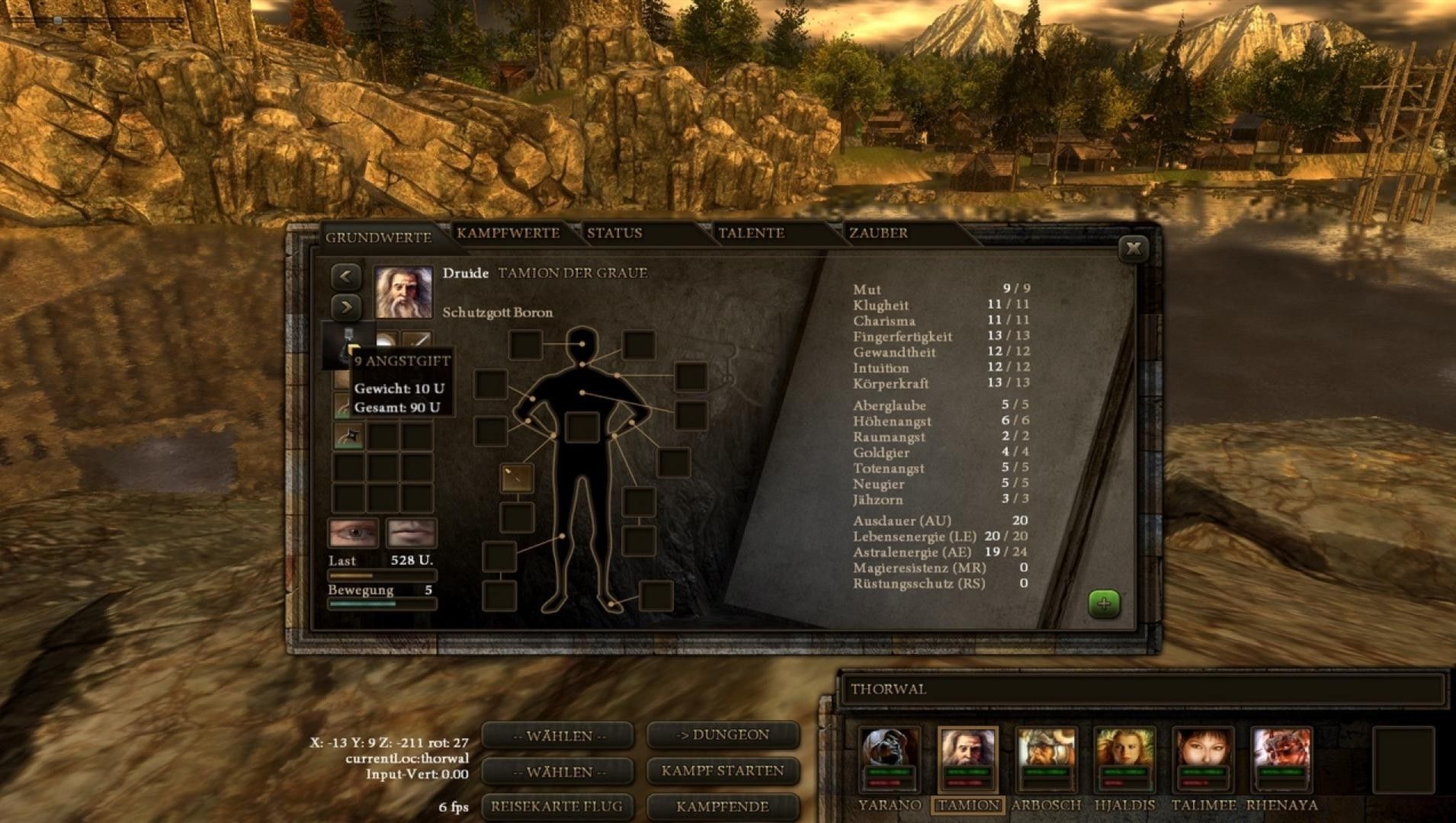
Task: Select the throwing star inventory slot
Action: click(x=349, y=437)
